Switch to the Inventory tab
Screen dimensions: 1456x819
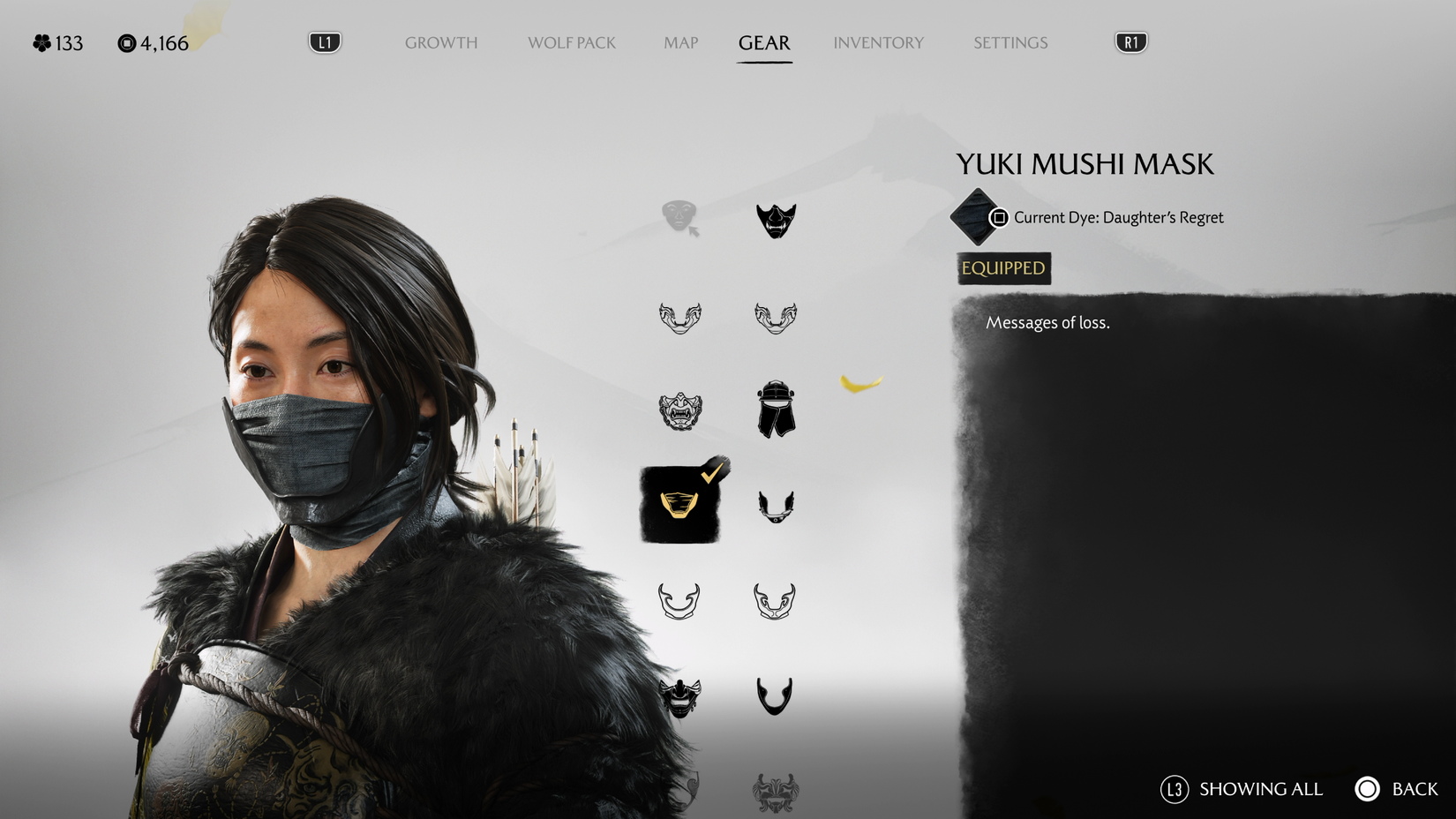click(879, 42)
